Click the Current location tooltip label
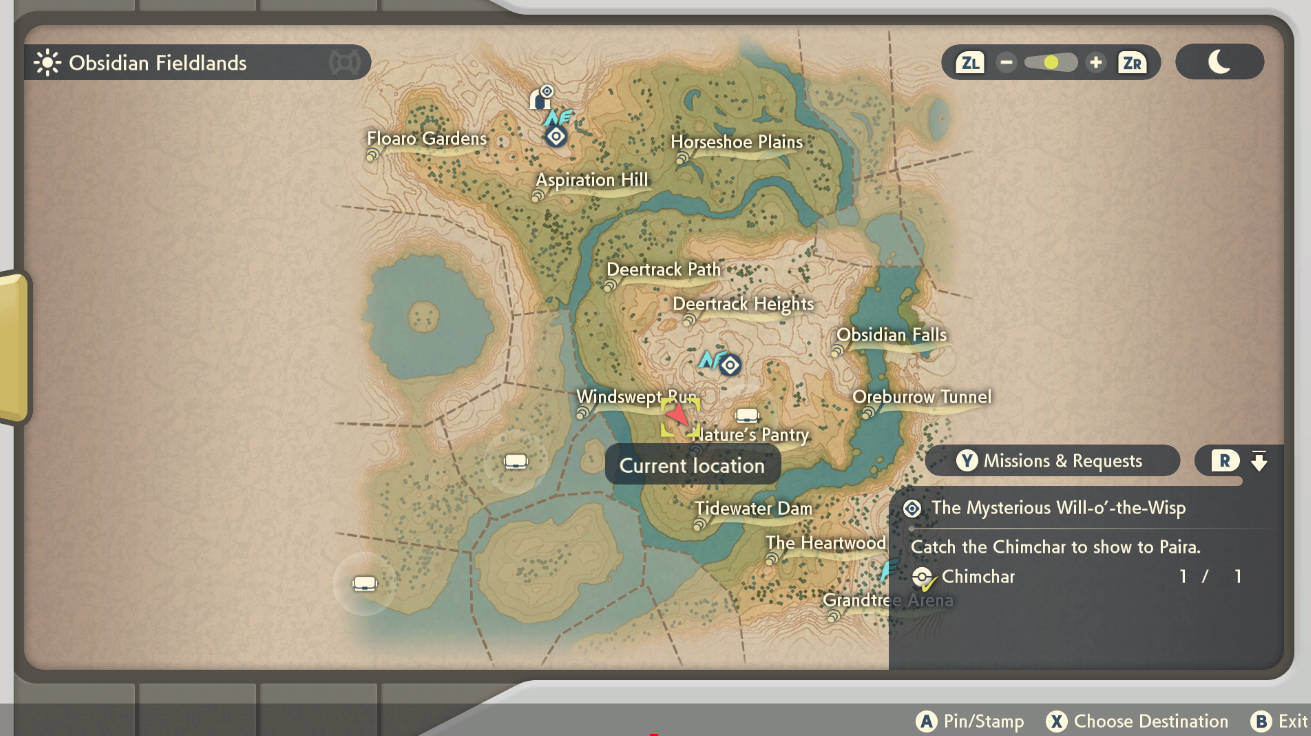 pyautogui.click(x=692, y=464)
